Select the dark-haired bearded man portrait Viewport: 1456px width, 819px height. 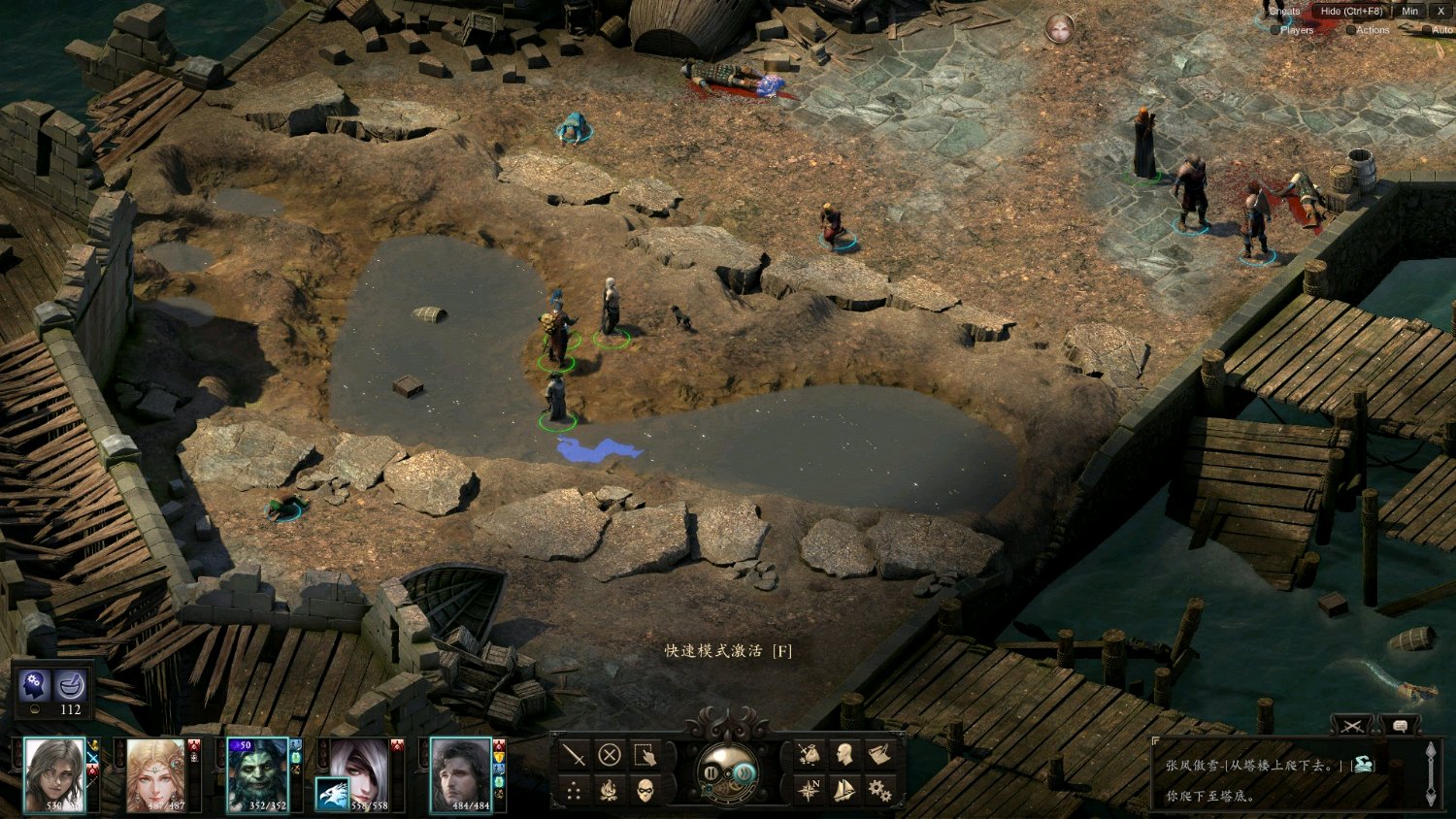click(x=461, y=773)
